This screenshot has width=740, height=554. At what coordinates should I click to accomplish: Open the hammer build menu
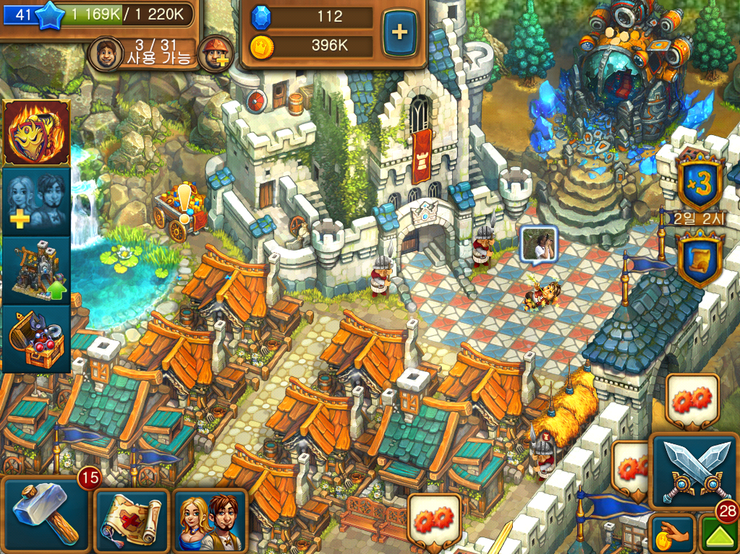point(41,514)
